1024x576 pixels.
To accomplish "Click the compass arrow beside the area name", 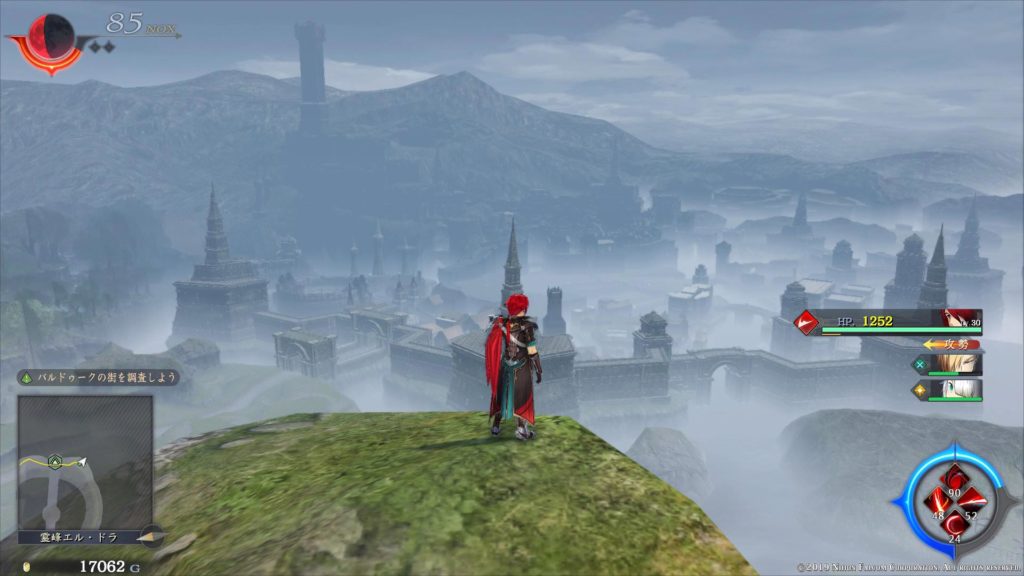I will click(151, 536).
